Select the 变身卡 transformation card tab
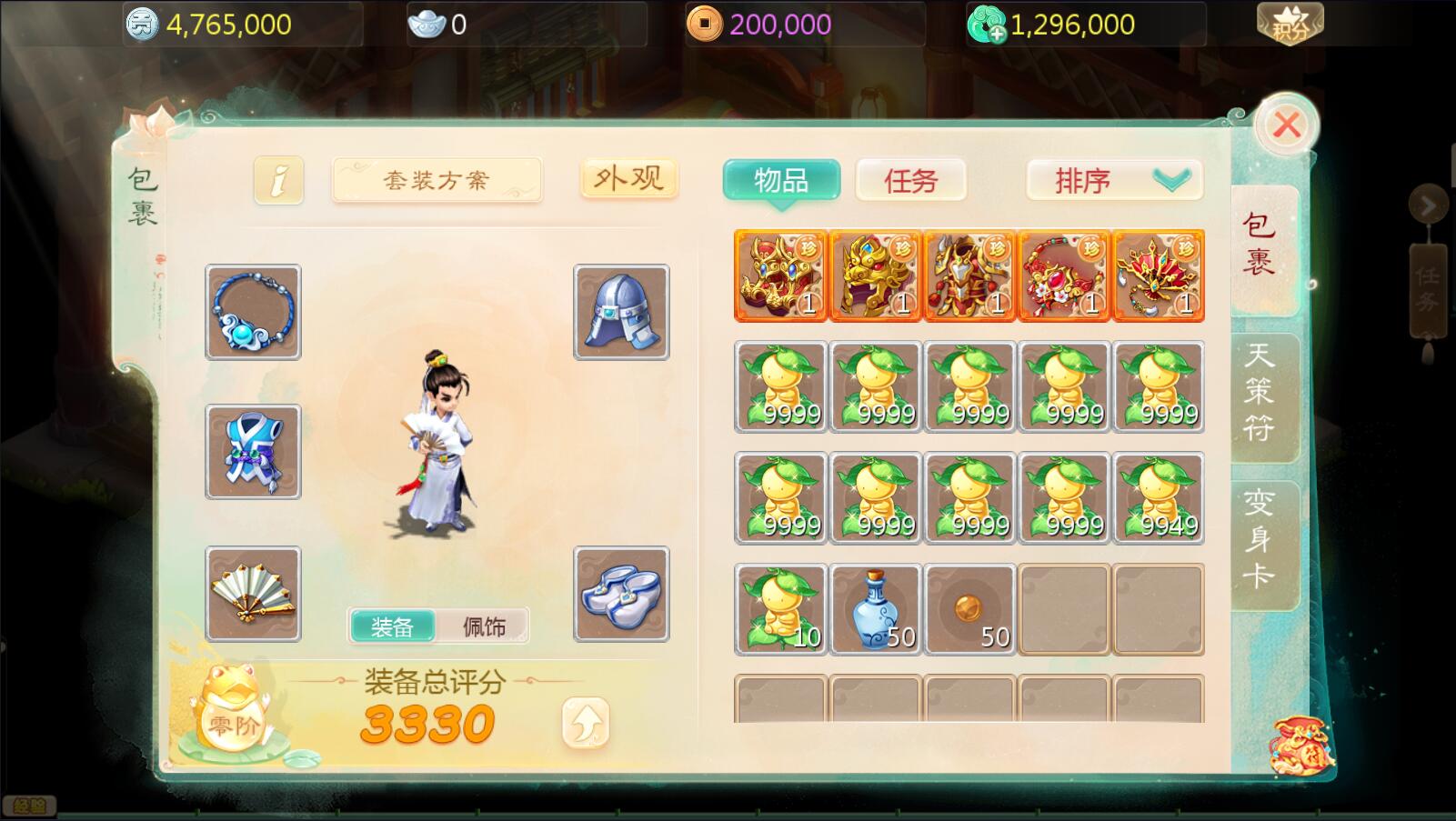This screenshot has height=821, width=1456. [x=1260, y=538]
